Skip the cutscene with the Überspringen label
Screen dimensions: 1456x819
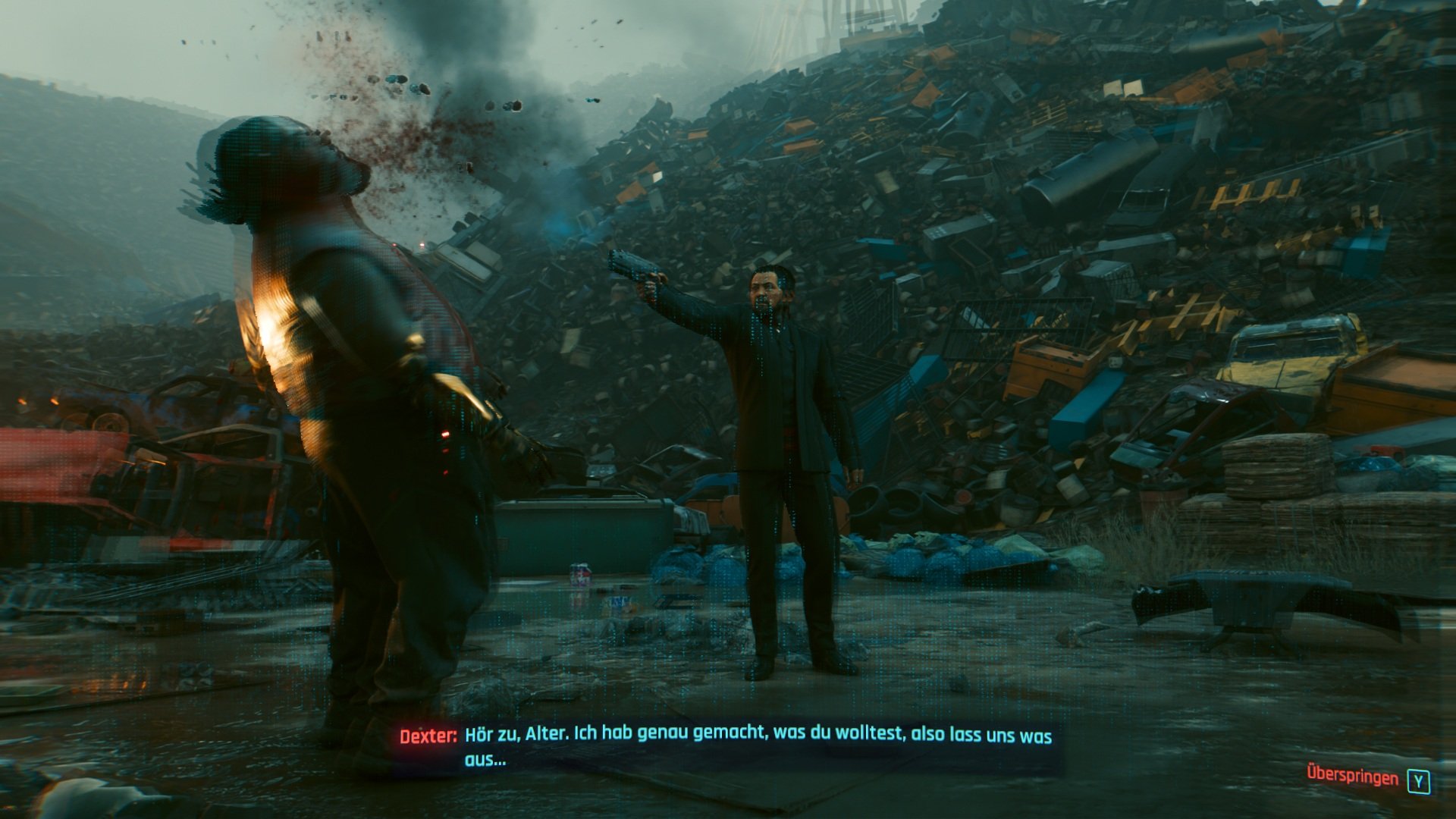(x=1352, y=777)
